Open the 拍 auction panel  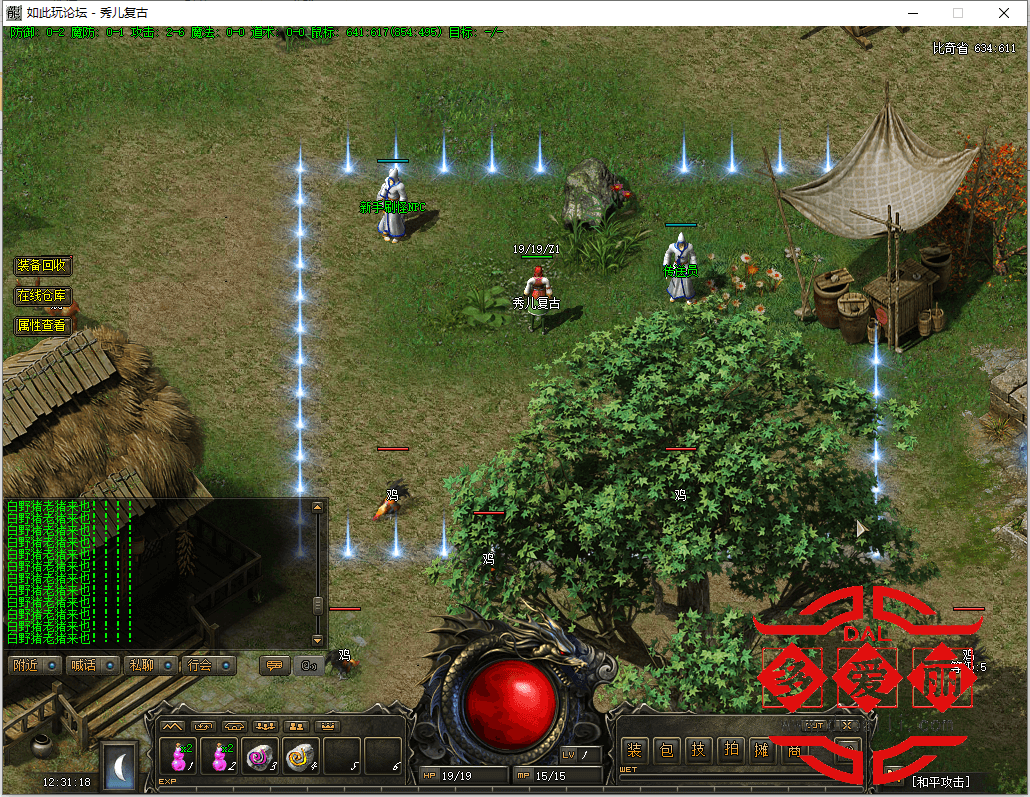(731, 750)
